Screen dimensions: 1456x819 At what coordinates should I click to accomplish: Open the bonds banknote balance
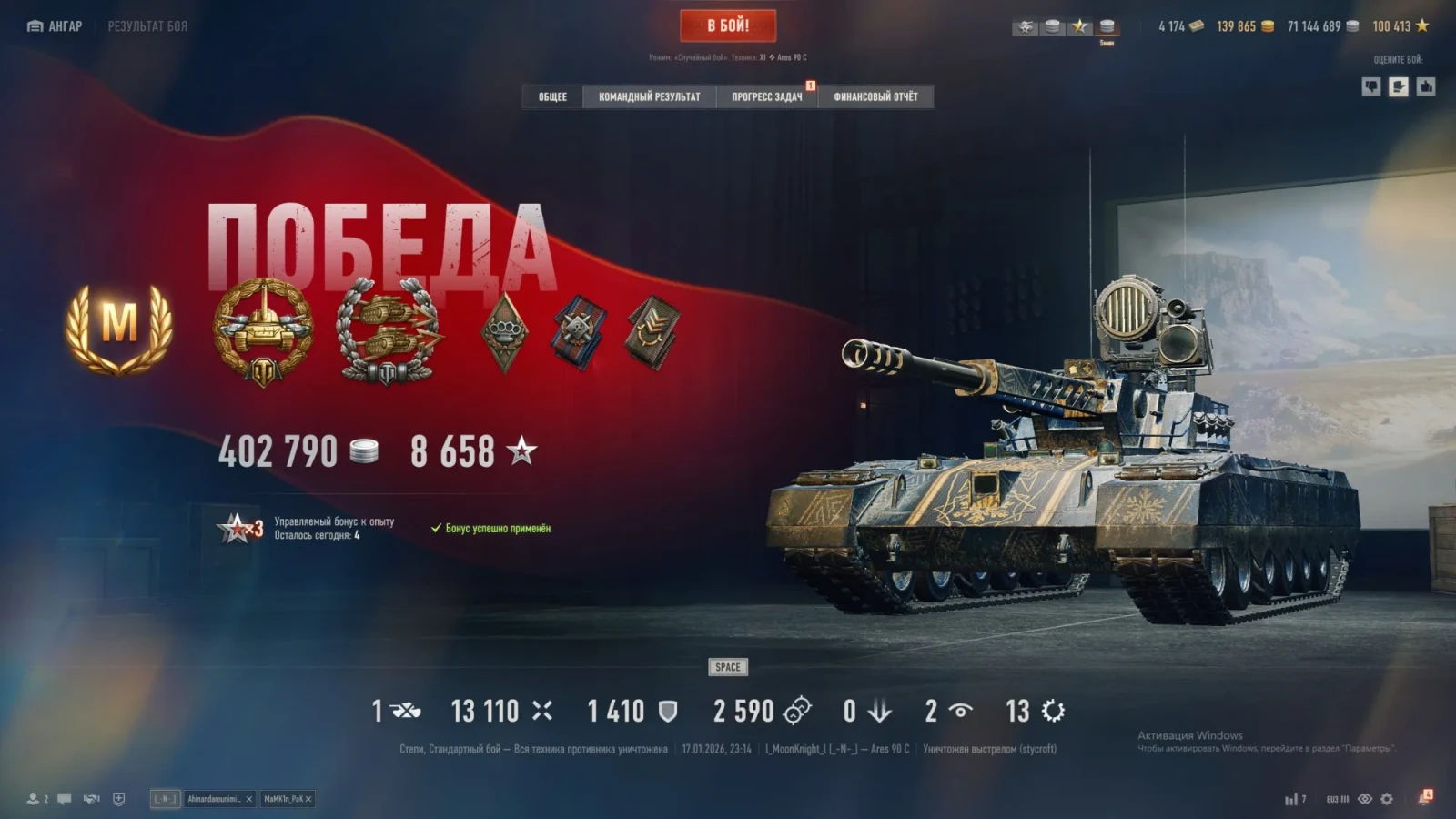[1180, 26]
